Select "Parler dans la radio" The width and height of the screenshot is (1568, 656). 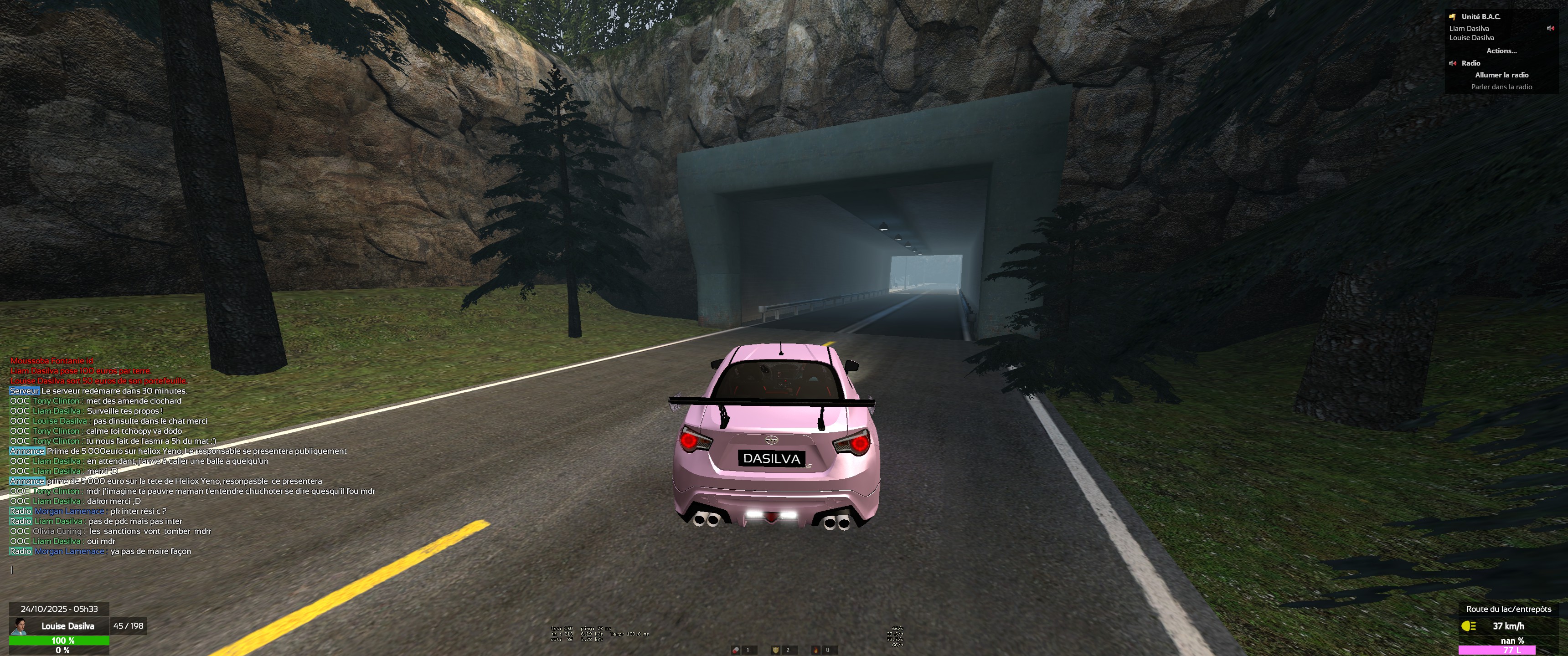(x=1501, y=87)
